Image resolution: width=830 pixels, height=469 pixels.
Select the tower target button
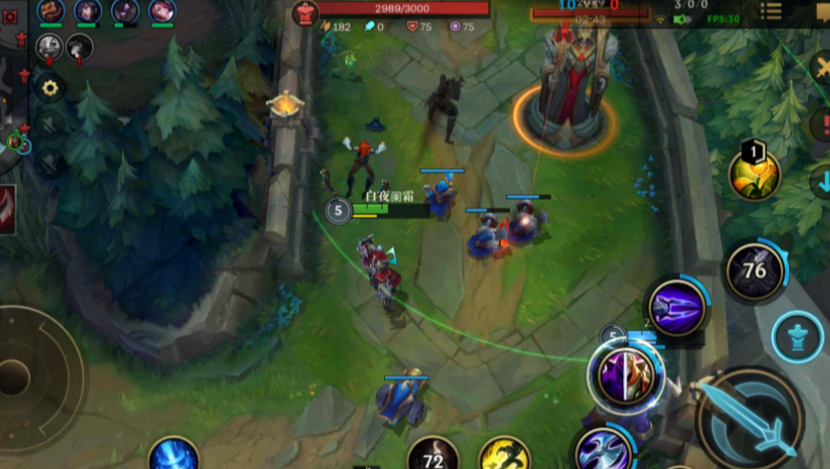798,337
